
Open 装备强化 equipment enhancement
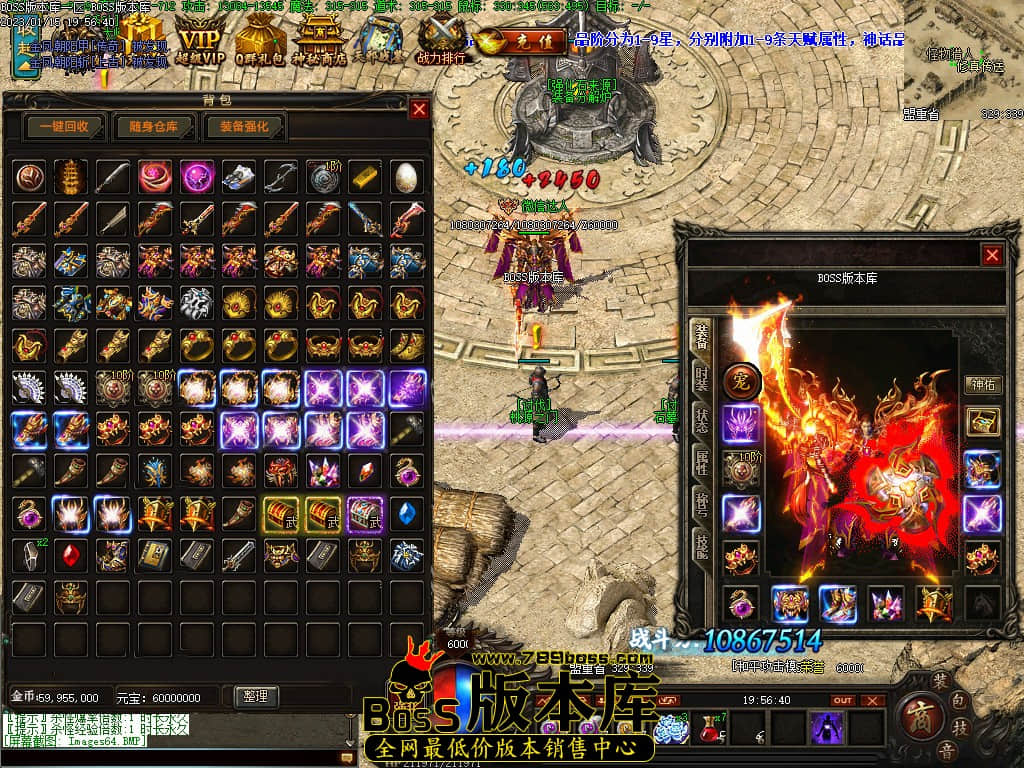(x=245, y=127)
